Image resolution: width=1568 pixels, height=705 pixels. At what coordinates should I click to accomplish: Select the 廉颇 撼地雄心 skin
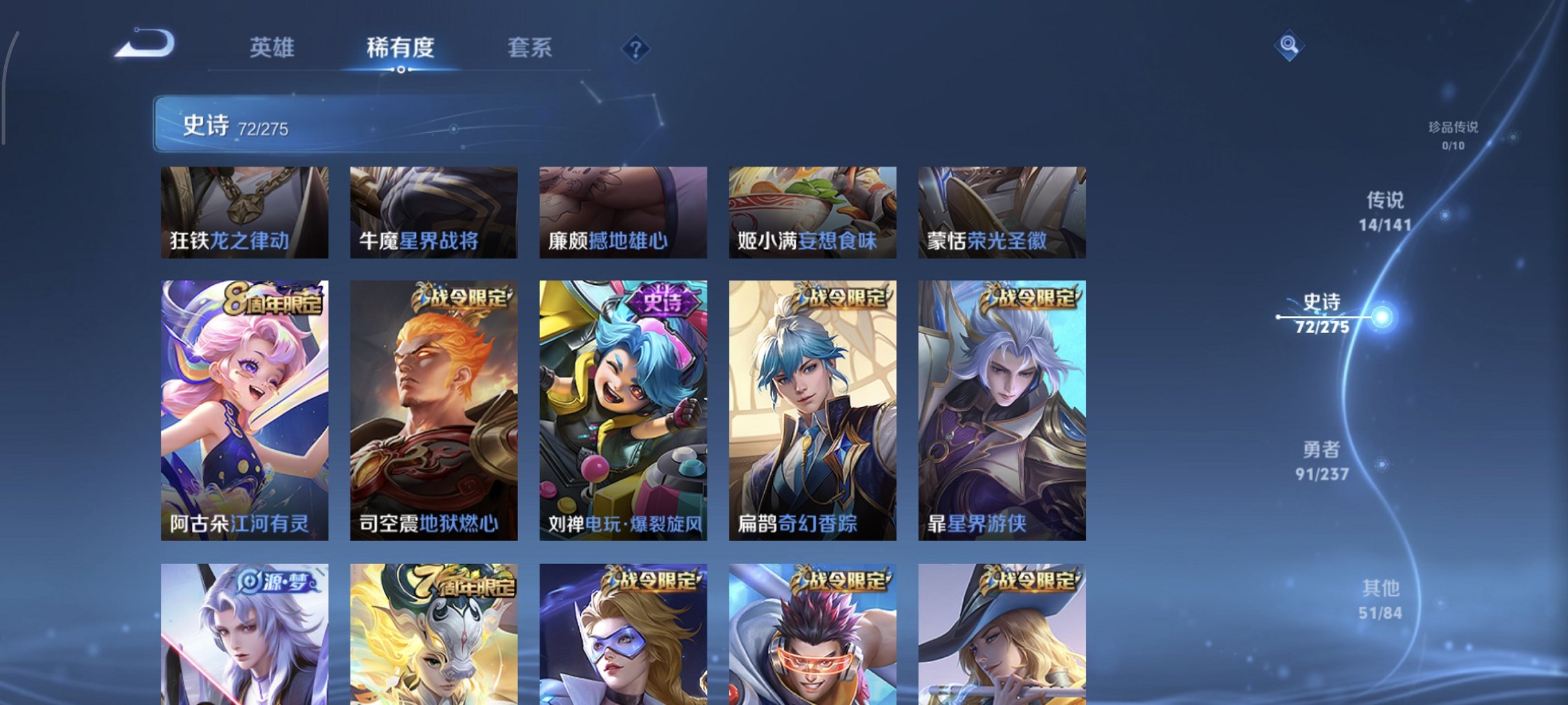coord(622,212)
